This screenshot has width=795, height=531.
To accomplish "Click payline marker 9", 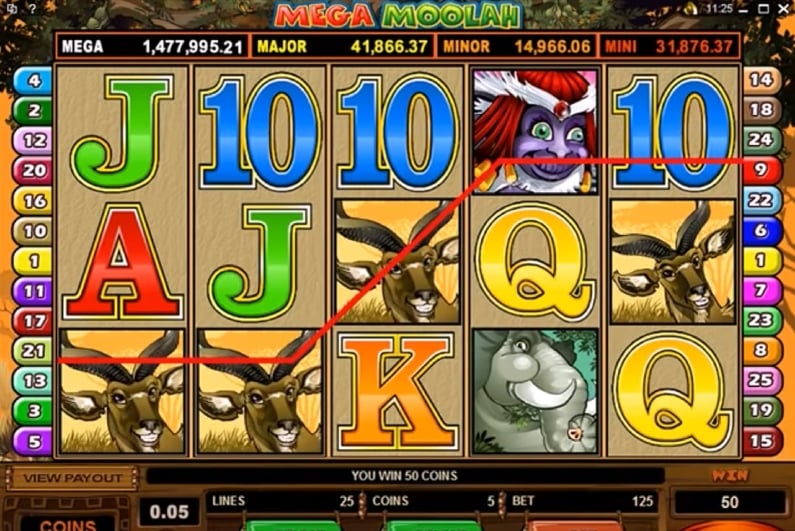I will (x=761, y=170).
